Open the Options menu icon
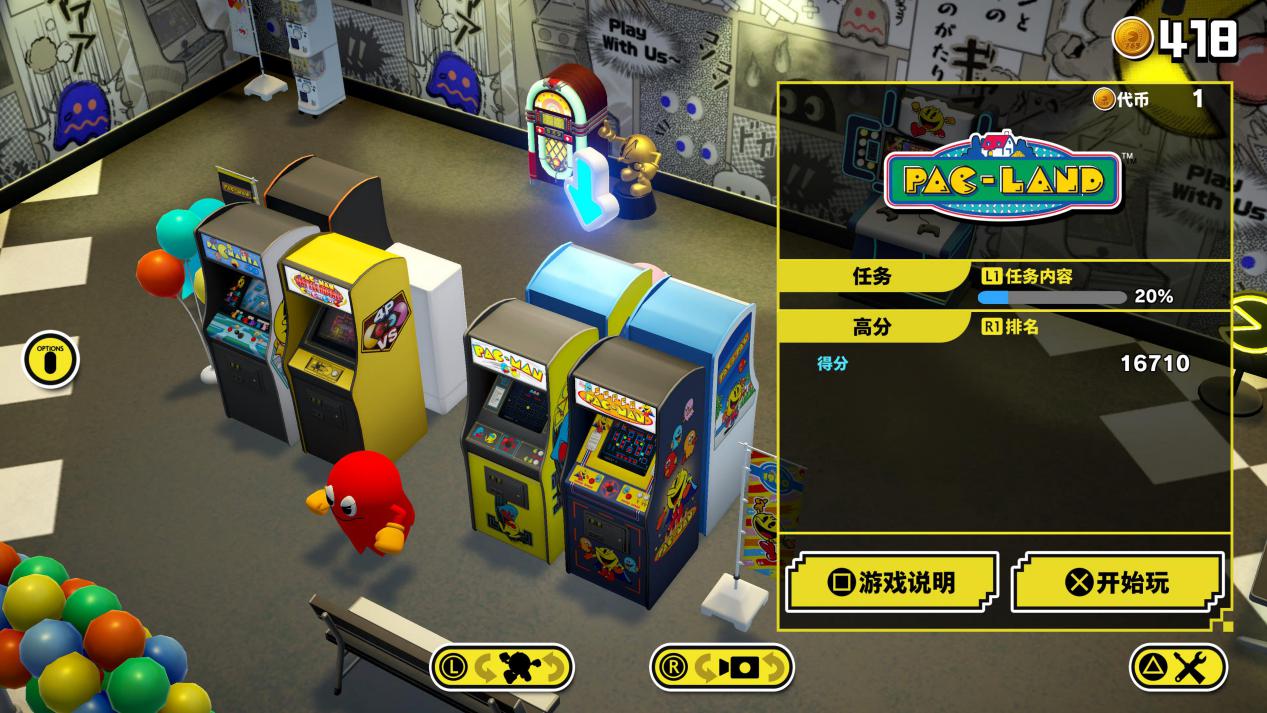 (50, 360)
